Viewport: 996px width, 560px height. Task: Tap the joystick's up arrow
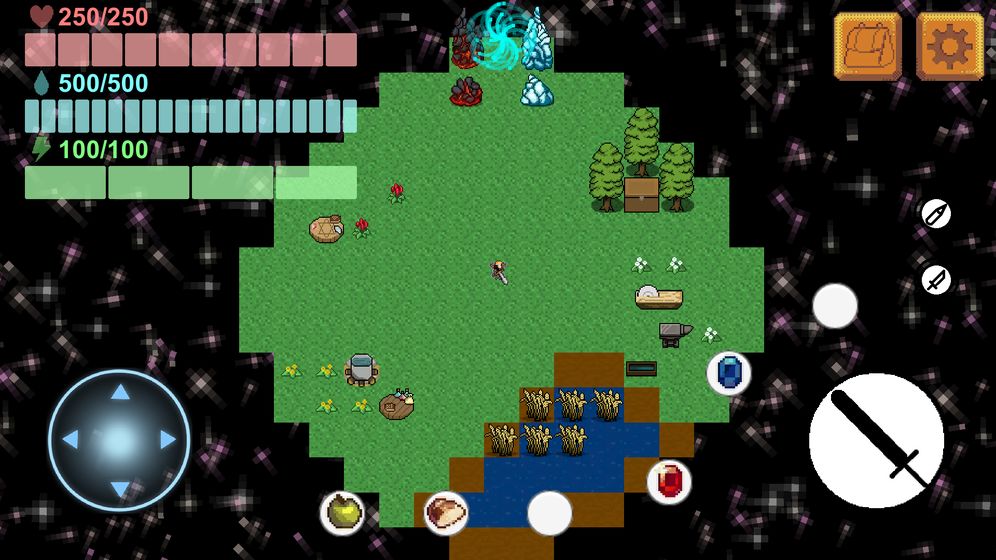click(x=119, y=392)
